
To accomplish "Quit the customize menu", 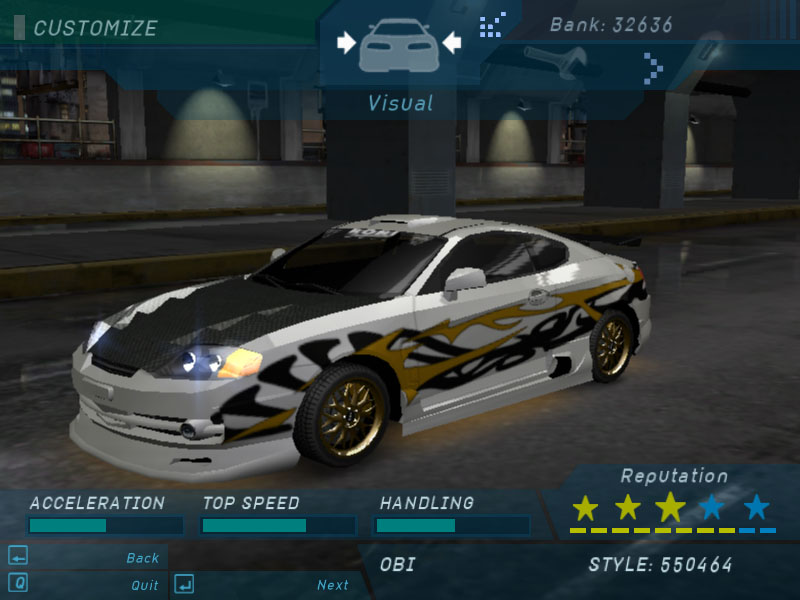I will (144, 585).
